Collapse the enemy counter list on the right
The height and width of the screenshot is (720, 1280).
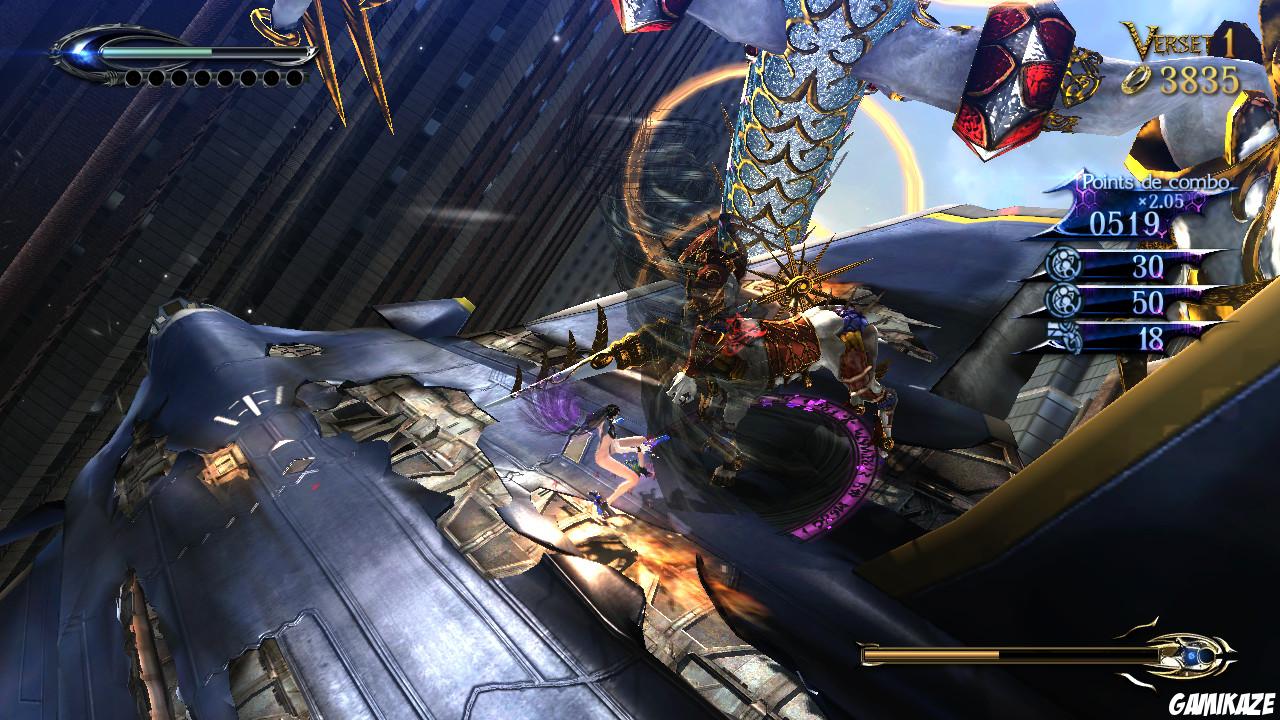[1110, 300]
